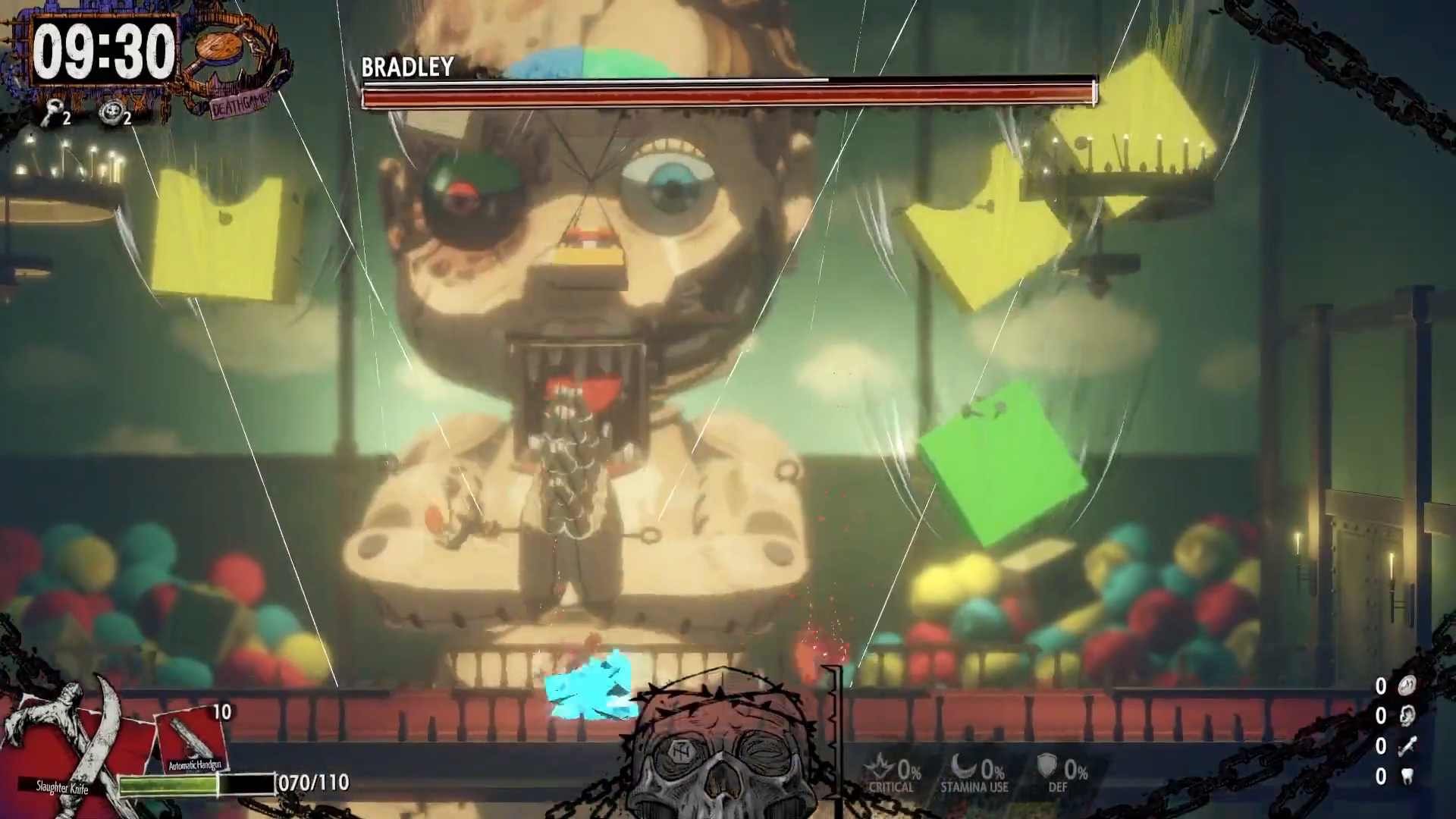Click the tooth collectible icon
The height and width of the screenshot is (819, 1456).
(1407, 777)
